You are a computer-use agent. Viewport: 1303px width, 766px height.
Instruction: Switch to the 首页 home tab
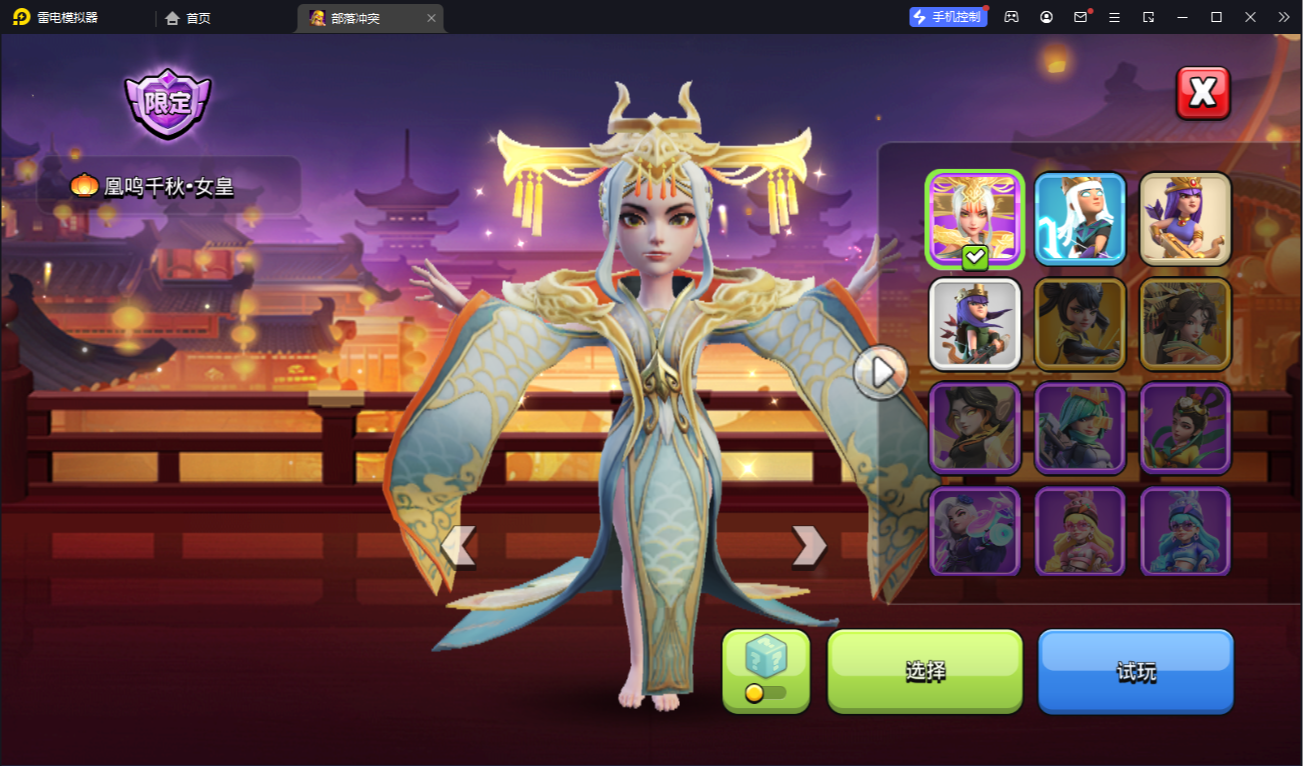(x=188, y=18)
